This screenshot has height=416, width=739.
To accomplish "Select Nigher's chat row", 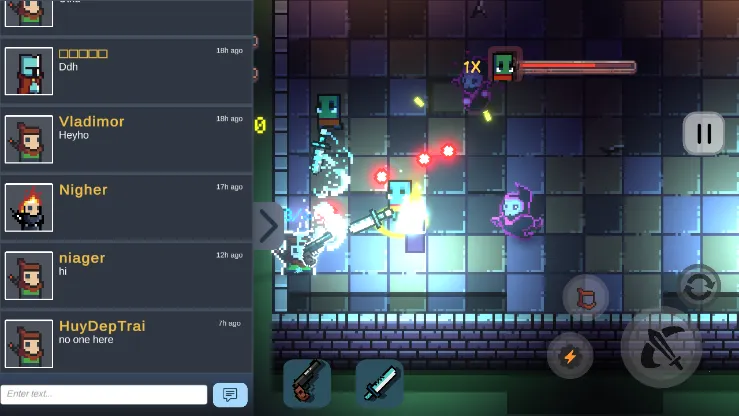I will [x=125, y=207].
